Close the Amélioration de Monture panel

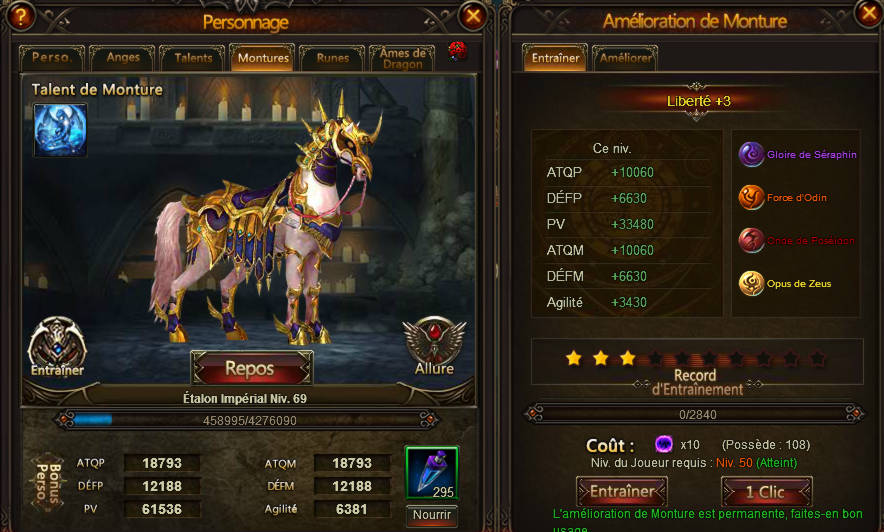tap(868, 12)
